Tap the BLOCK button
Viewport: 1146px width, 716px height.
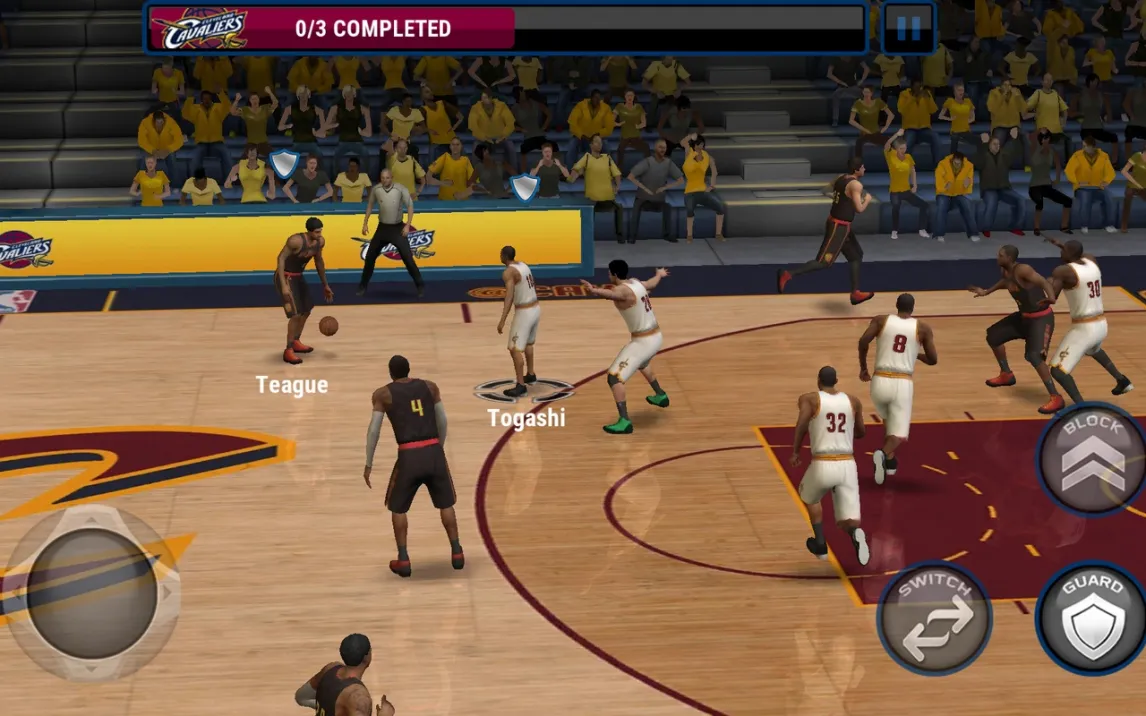click(1092, 459)
